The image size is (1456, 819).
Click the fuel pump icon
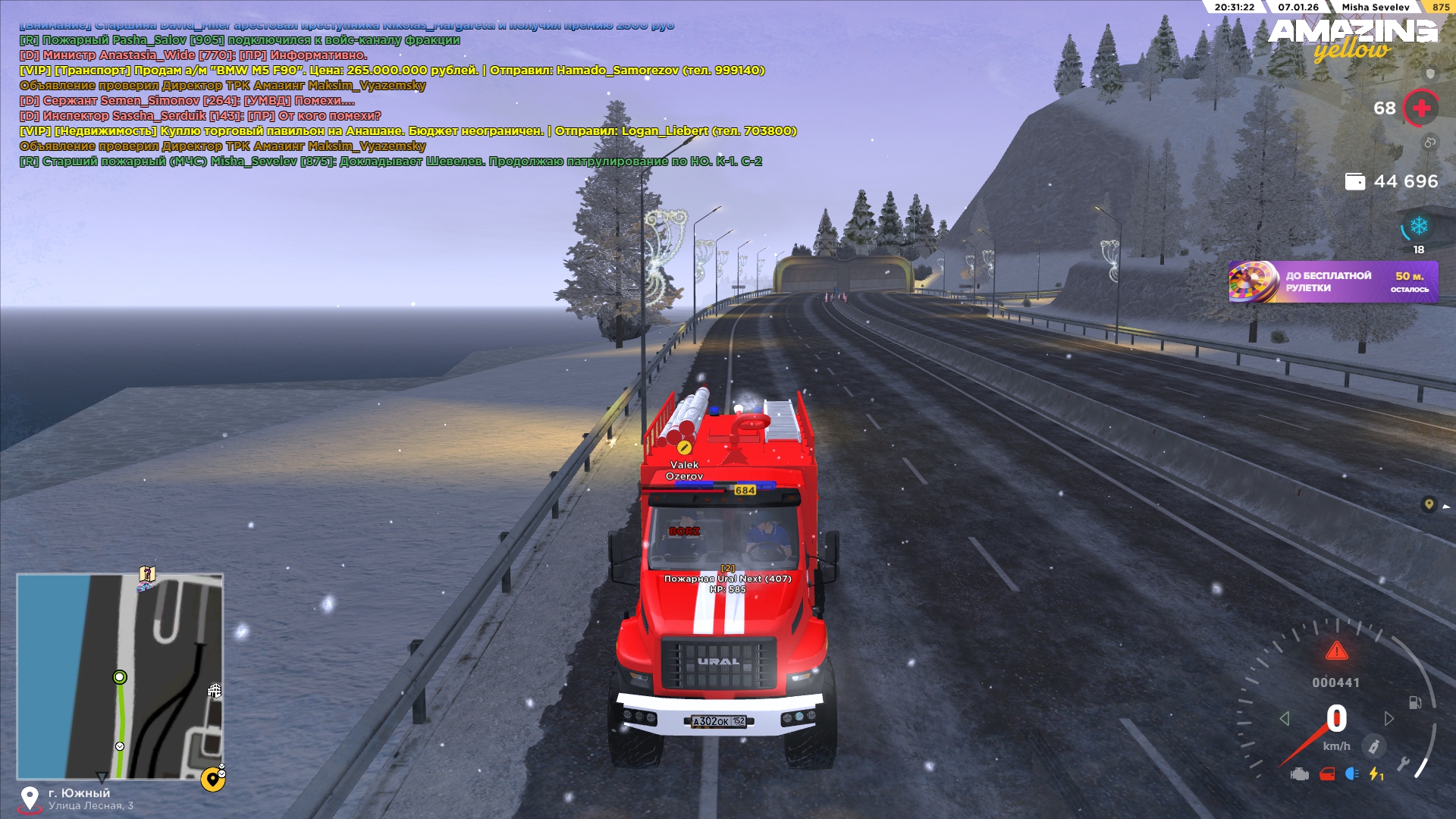point(1415,702)
